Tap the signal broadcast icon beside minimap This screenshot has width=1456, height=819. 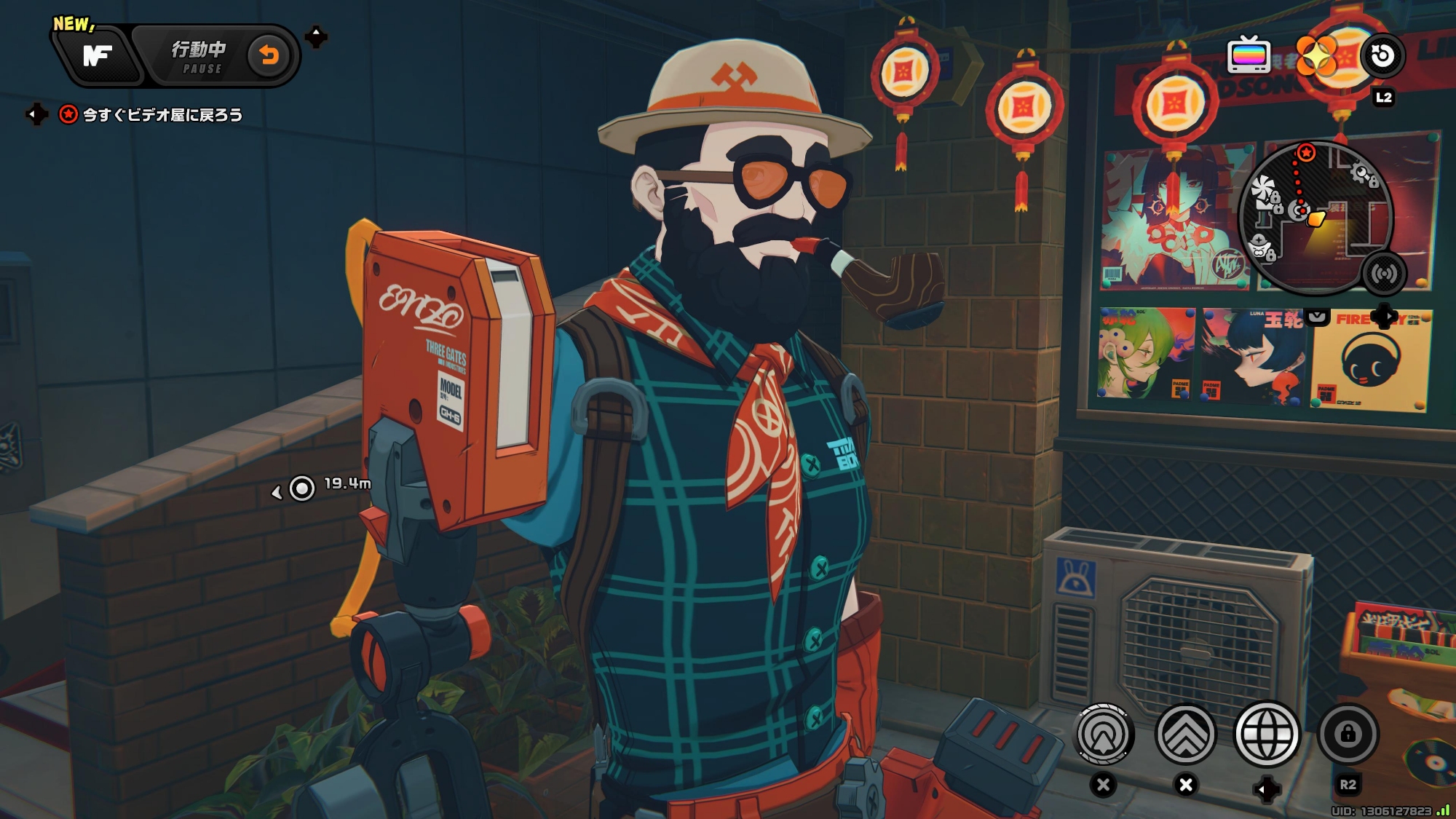(x=1383, y=273)
